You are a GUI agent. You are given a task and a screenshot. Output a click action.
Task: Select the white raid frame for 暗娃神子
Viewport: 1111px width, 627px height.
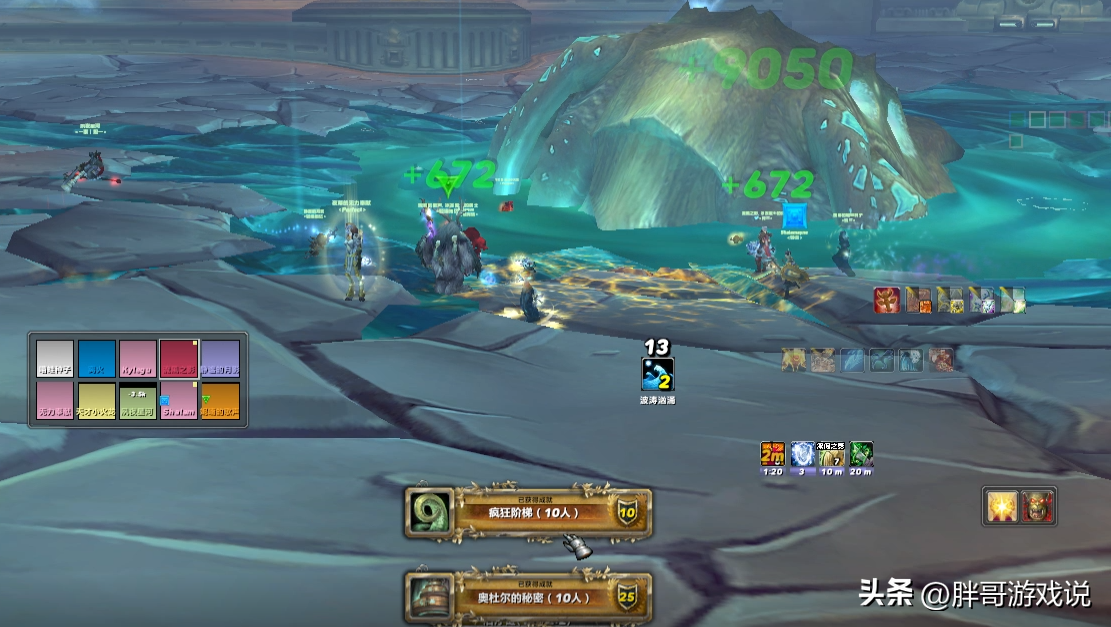[x=56, y=359]
